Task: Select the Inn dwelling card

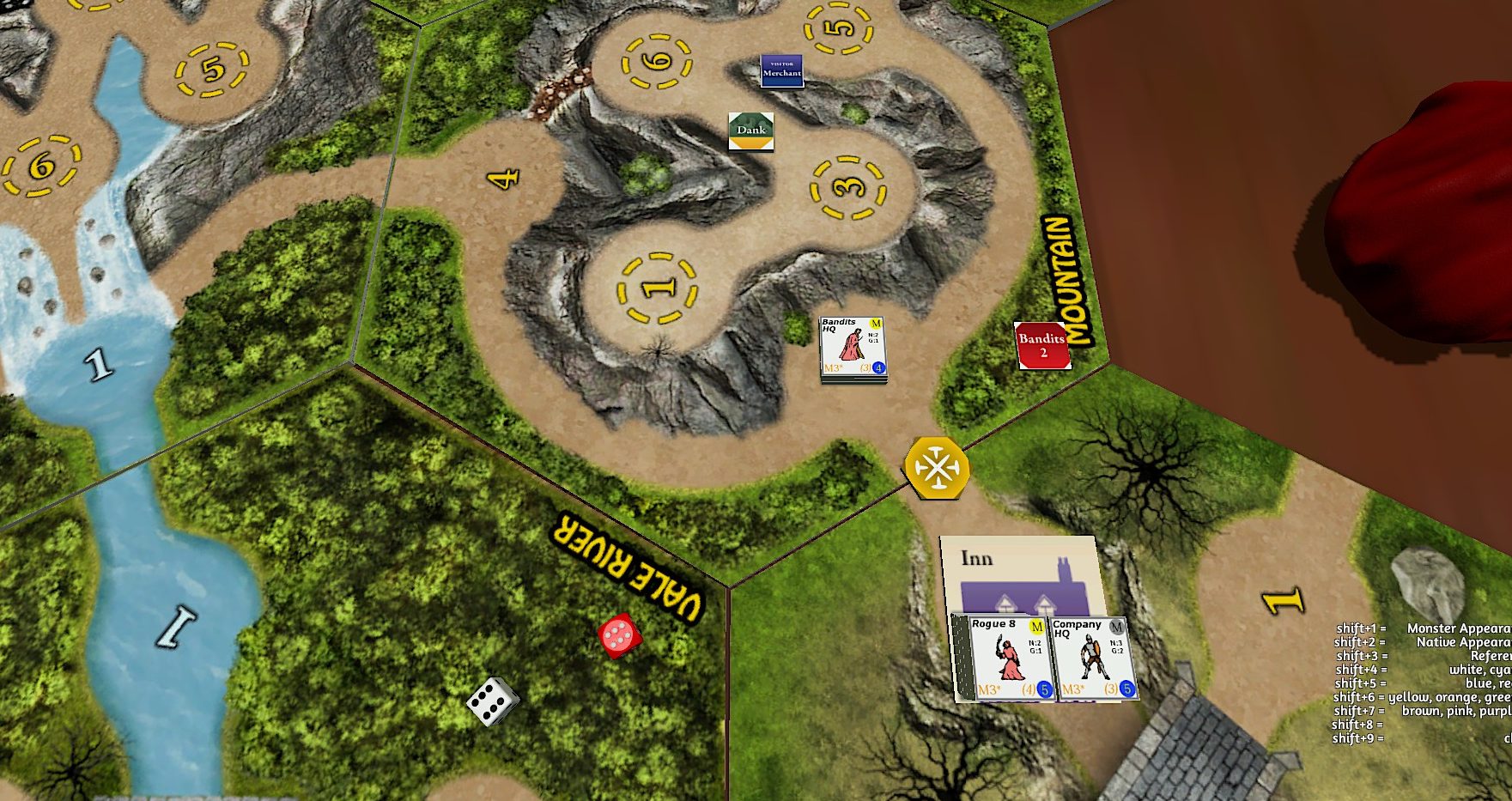Action: [x=1020, y=573]
